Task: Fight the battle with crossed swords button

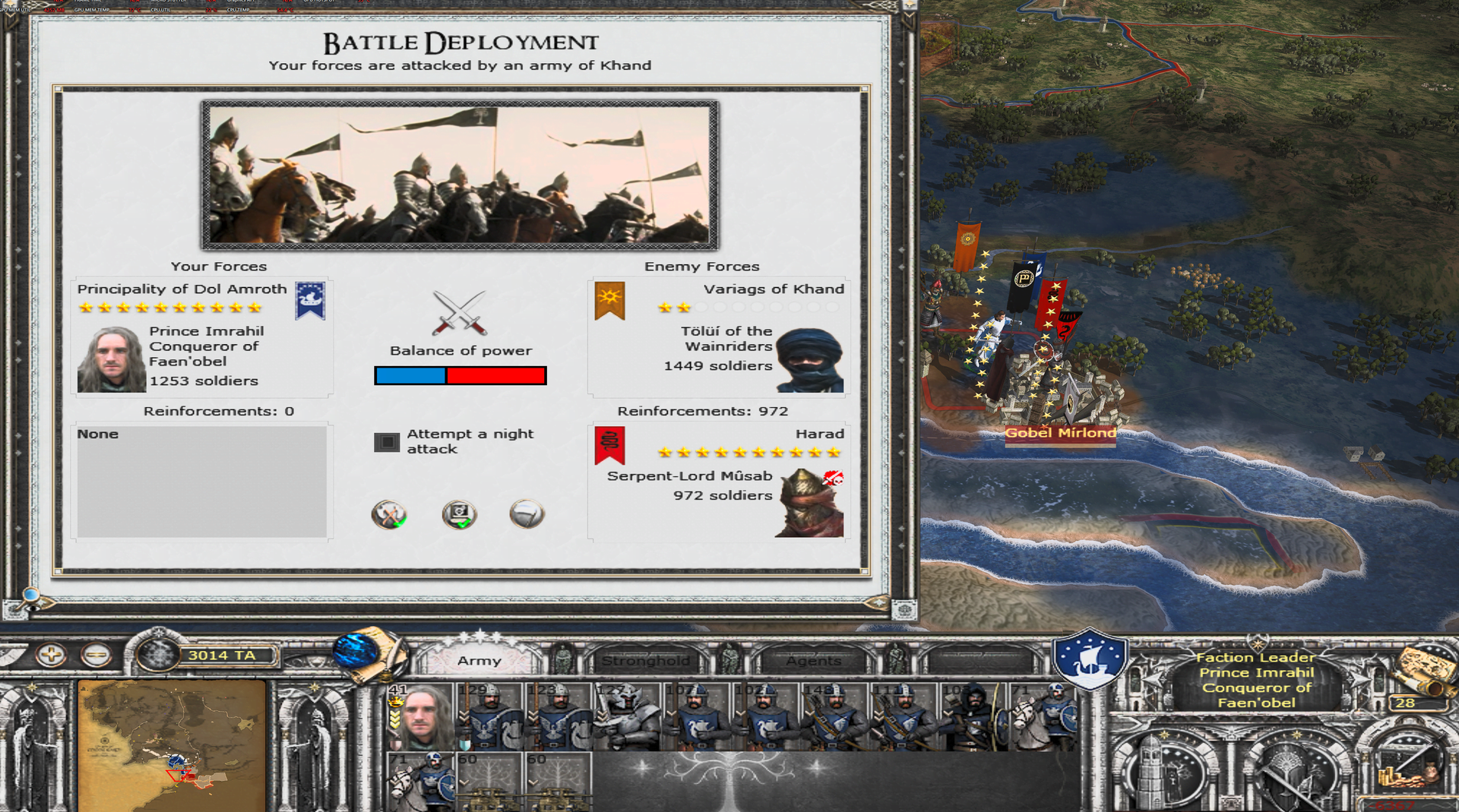Action: click(x=389, y=514)
